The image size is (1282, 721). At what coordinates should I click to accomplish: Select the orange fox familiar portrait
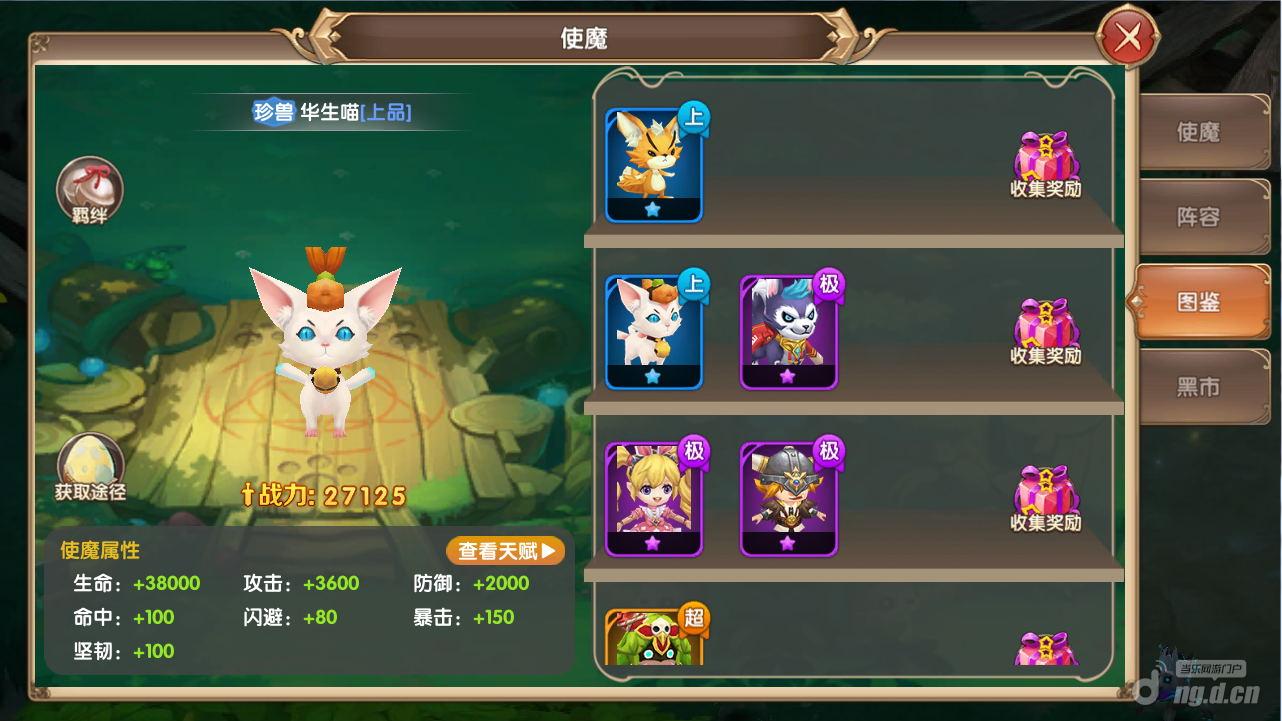(652, 160)
